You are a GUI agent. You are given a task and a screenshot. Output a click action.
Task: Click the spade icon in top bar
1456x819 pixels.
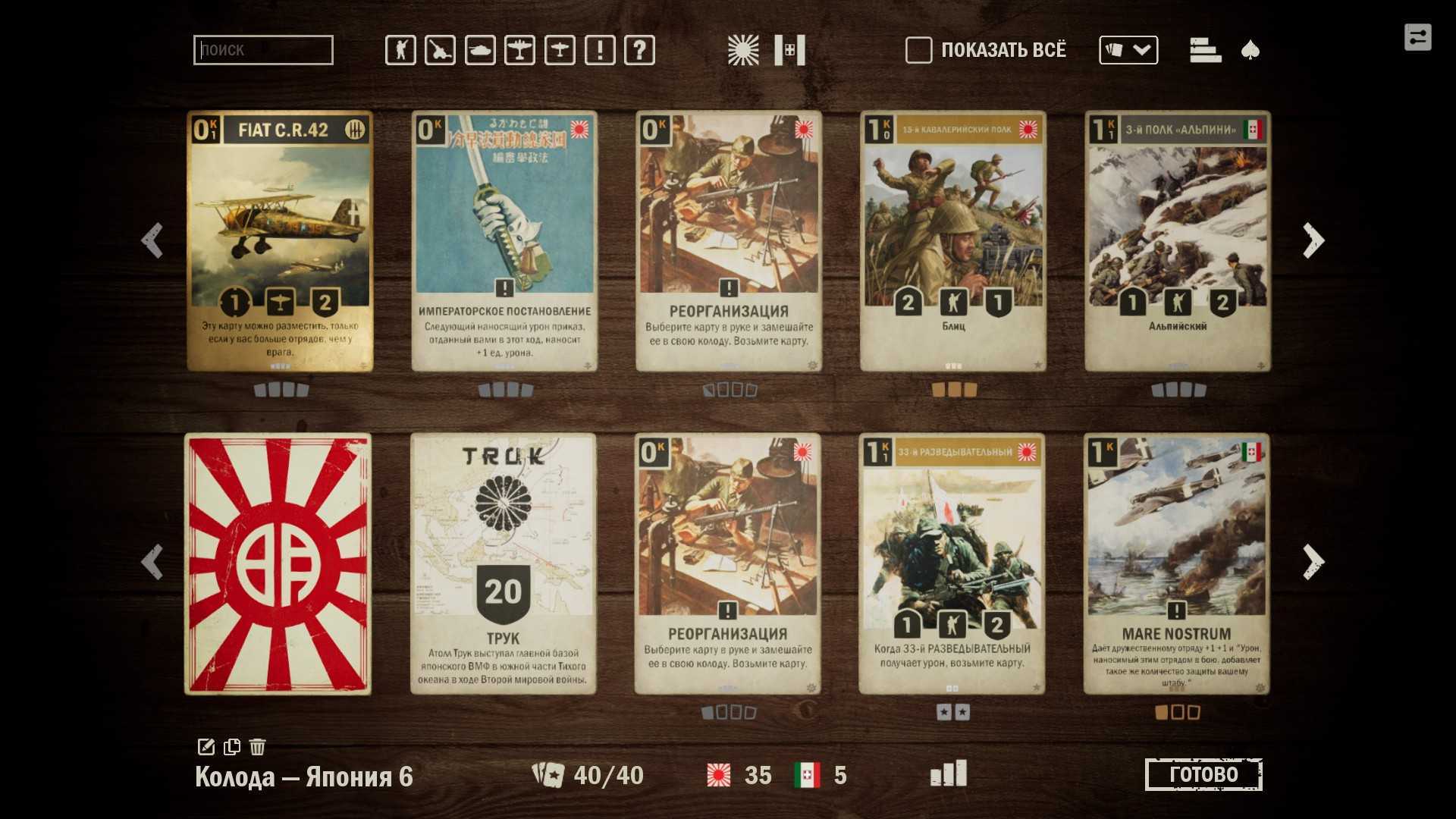(1250, 51)
